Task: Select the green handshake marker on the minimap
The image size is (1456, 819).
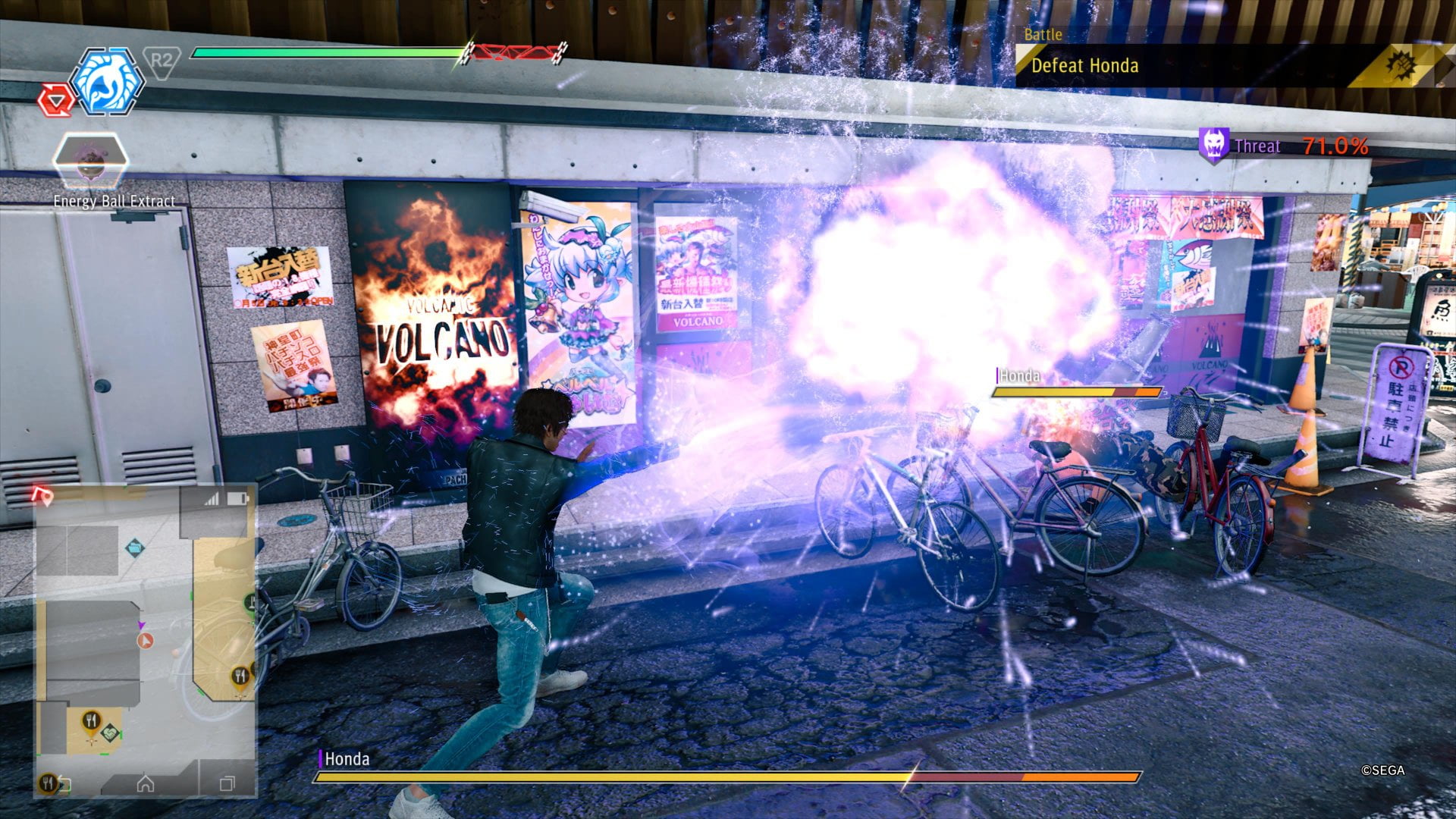Action: [x=111, y=733]
